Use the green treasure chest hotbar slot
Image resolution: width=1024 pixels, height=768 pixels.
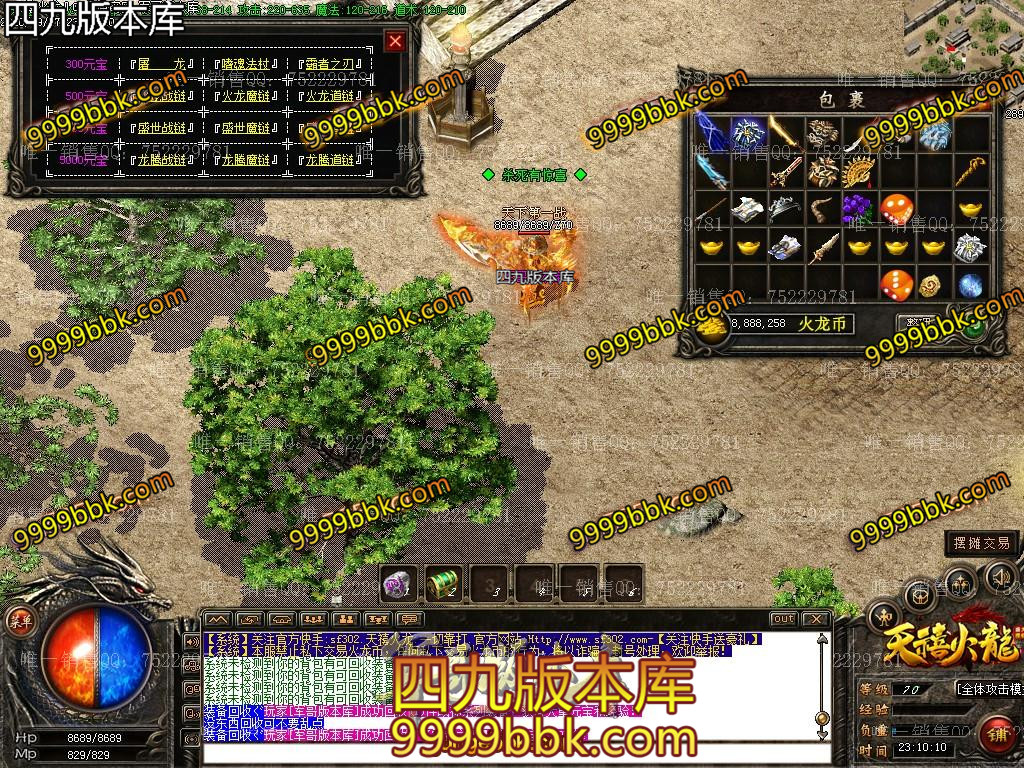[442, 583]
